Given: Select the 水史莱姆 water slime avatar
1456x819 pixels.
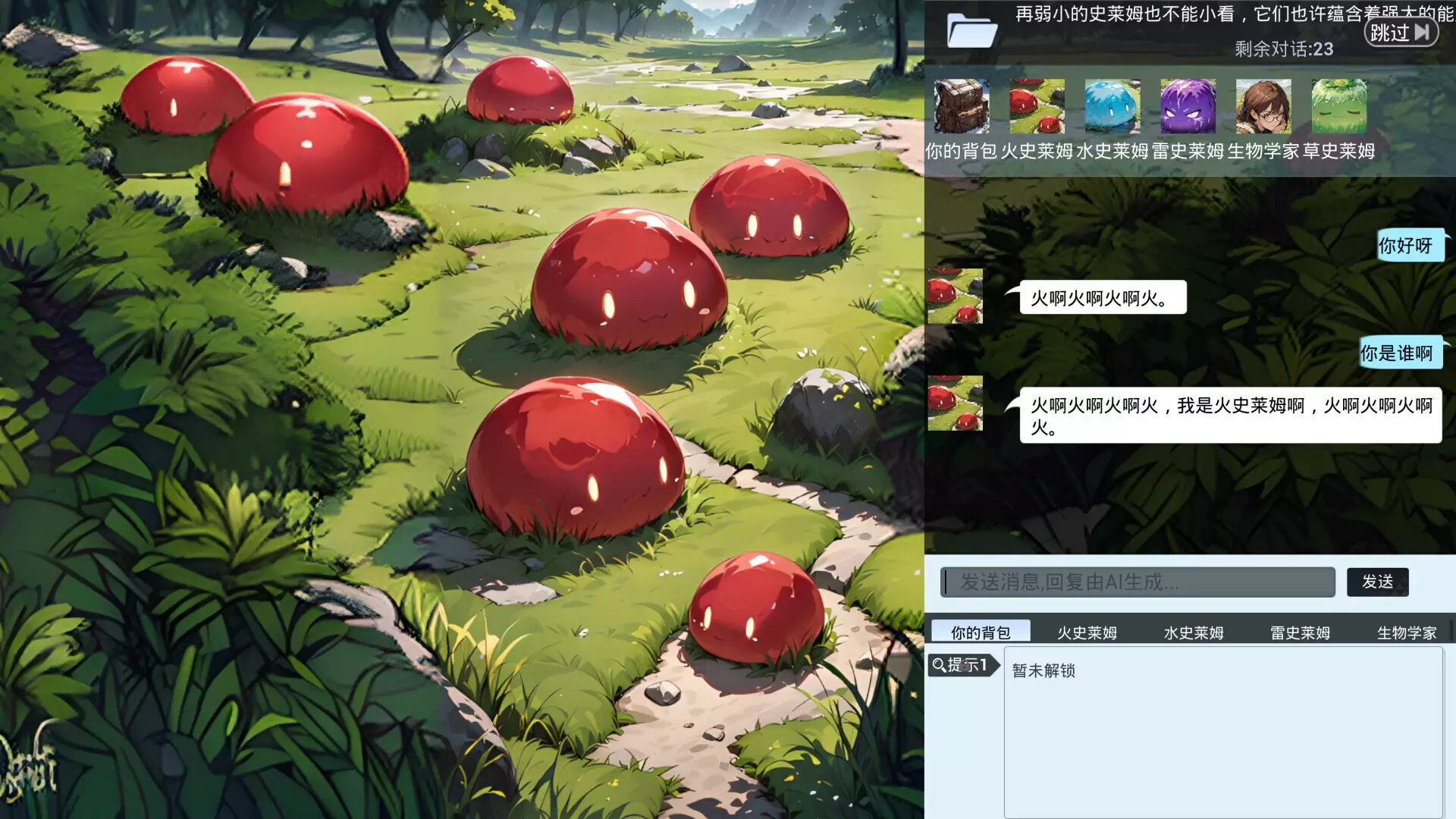Looking at the screenshot, I should [1112, 107].
